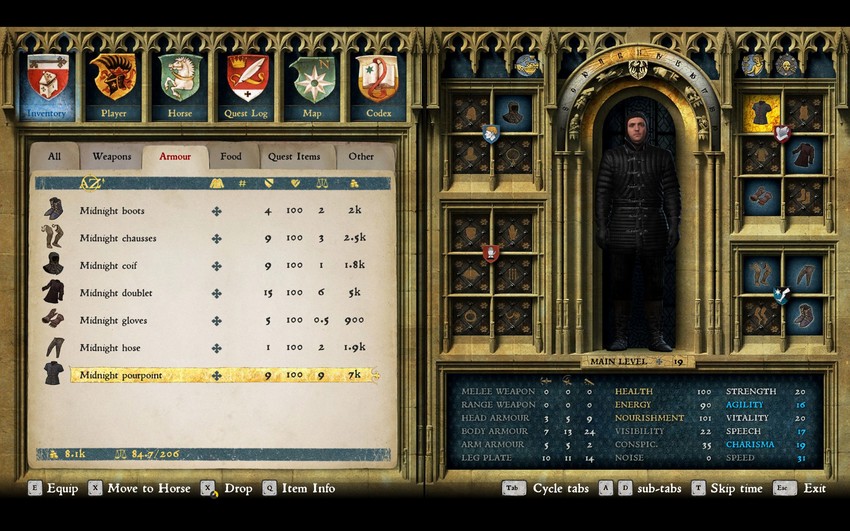Select the Inventory menu icon
The height and width of the screenshot is (531, 850).
46,82
